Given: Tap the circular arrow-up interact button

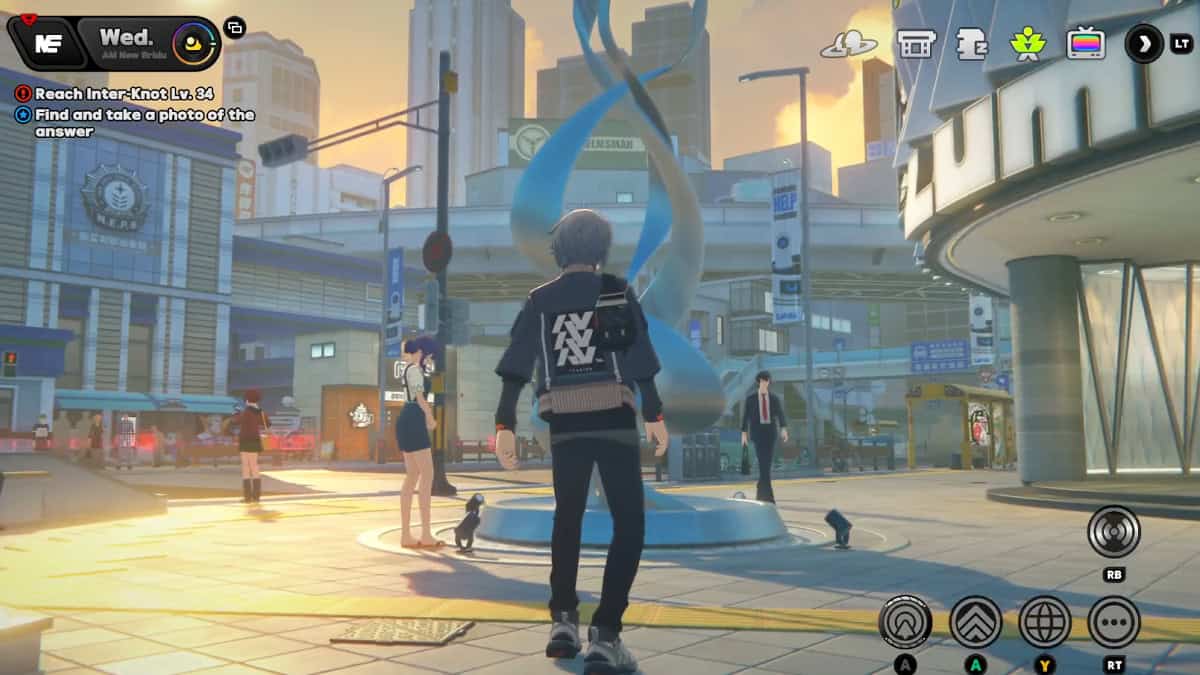Looking at the screenshot, I should point(905,622).
